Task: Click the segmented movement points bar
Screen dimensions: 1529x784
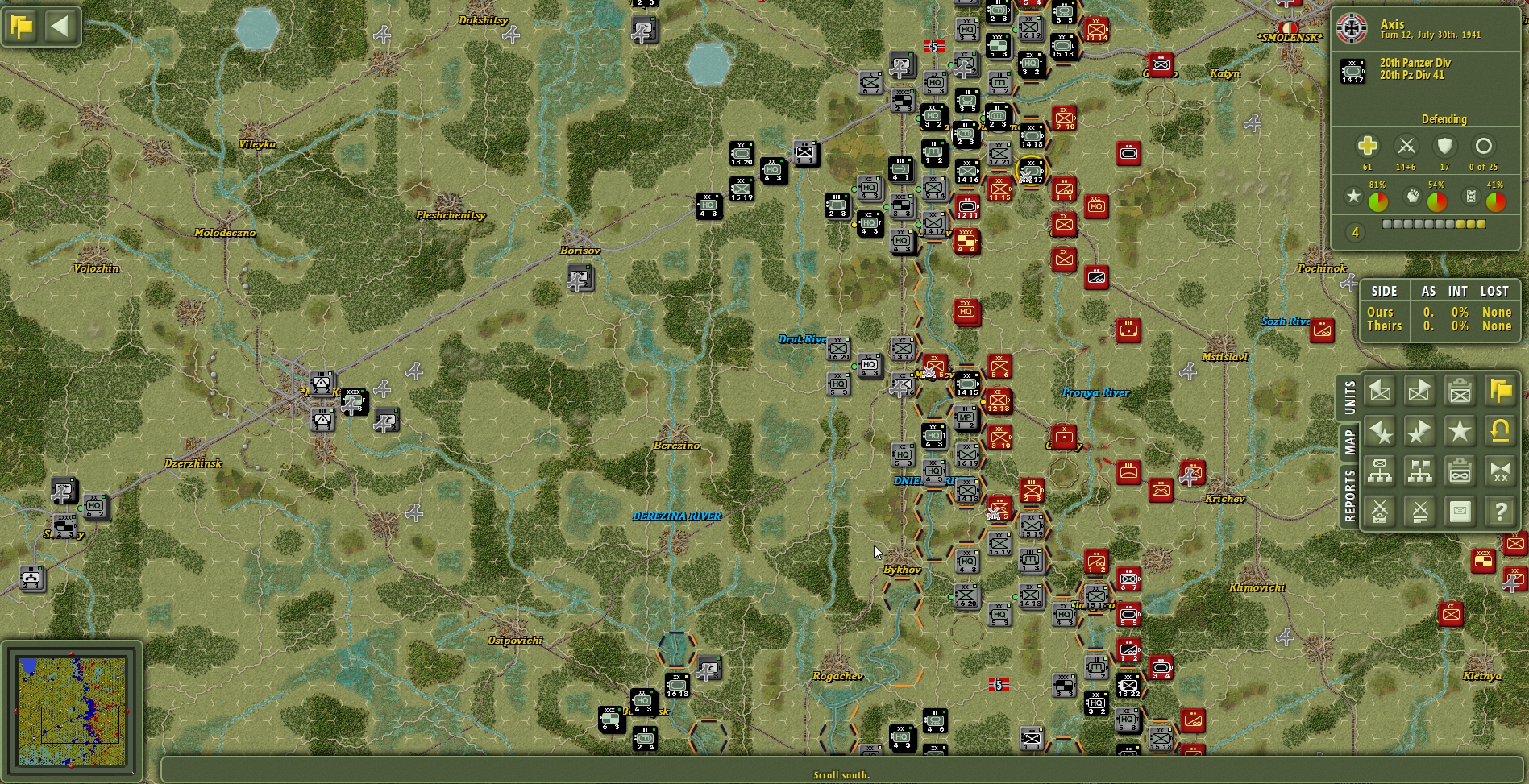Action: click(1435, 224)
